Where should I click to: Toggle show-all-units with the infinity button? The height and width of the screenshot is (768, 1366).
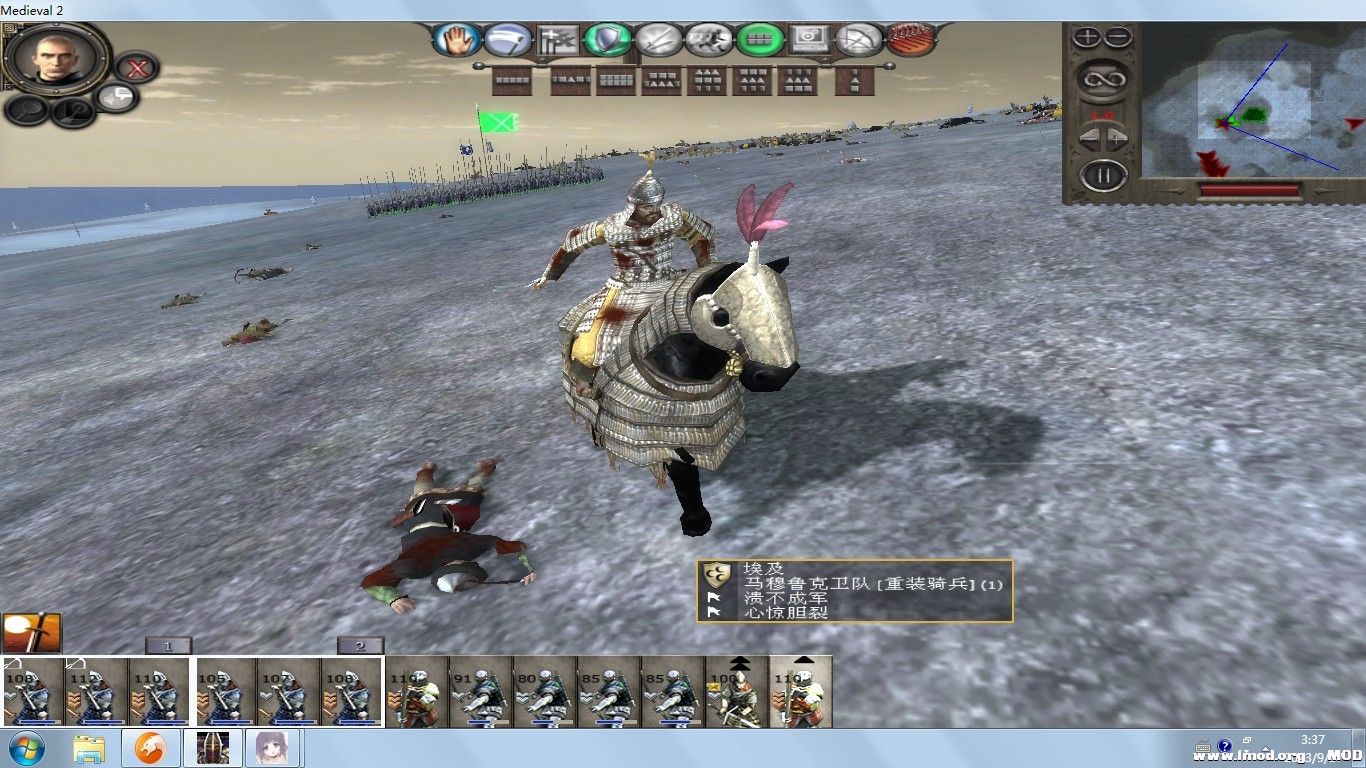(x=1104, y=79)
